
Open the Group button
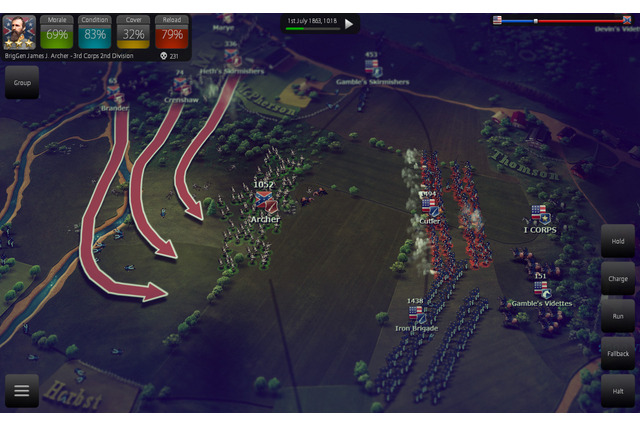point(21,83)
